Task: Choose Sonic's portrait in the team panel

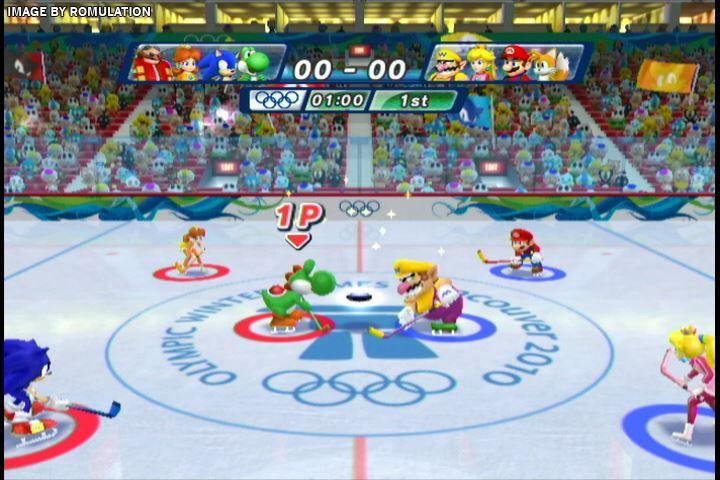Action: pos(218,65)
